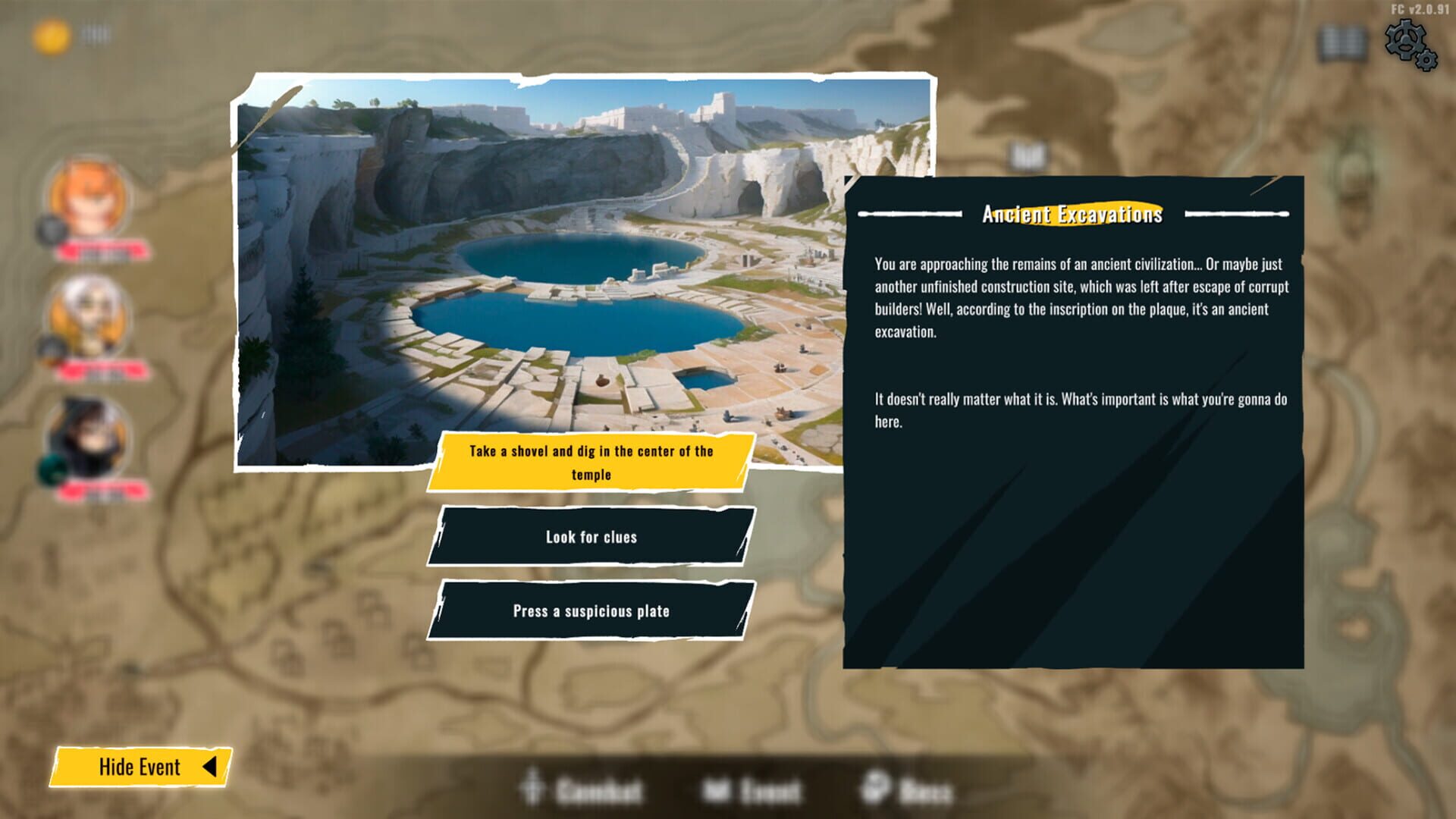Screen dimensions: 1456x819
Task: Choose the 'Look for clues' action
Action: [592, 537]
